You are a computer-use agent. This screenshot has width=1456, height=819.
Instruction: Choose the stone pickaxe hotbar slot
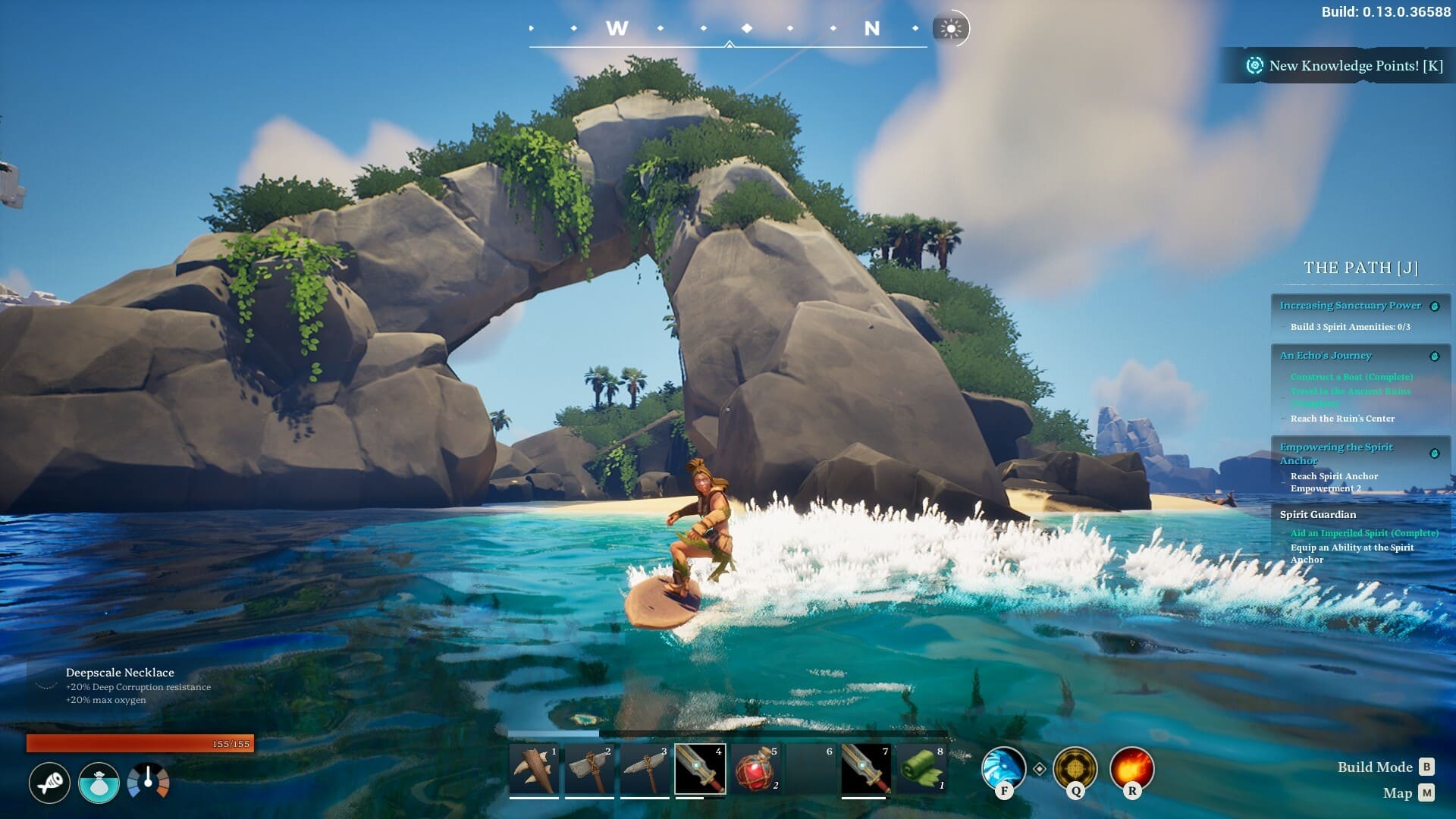645,769
